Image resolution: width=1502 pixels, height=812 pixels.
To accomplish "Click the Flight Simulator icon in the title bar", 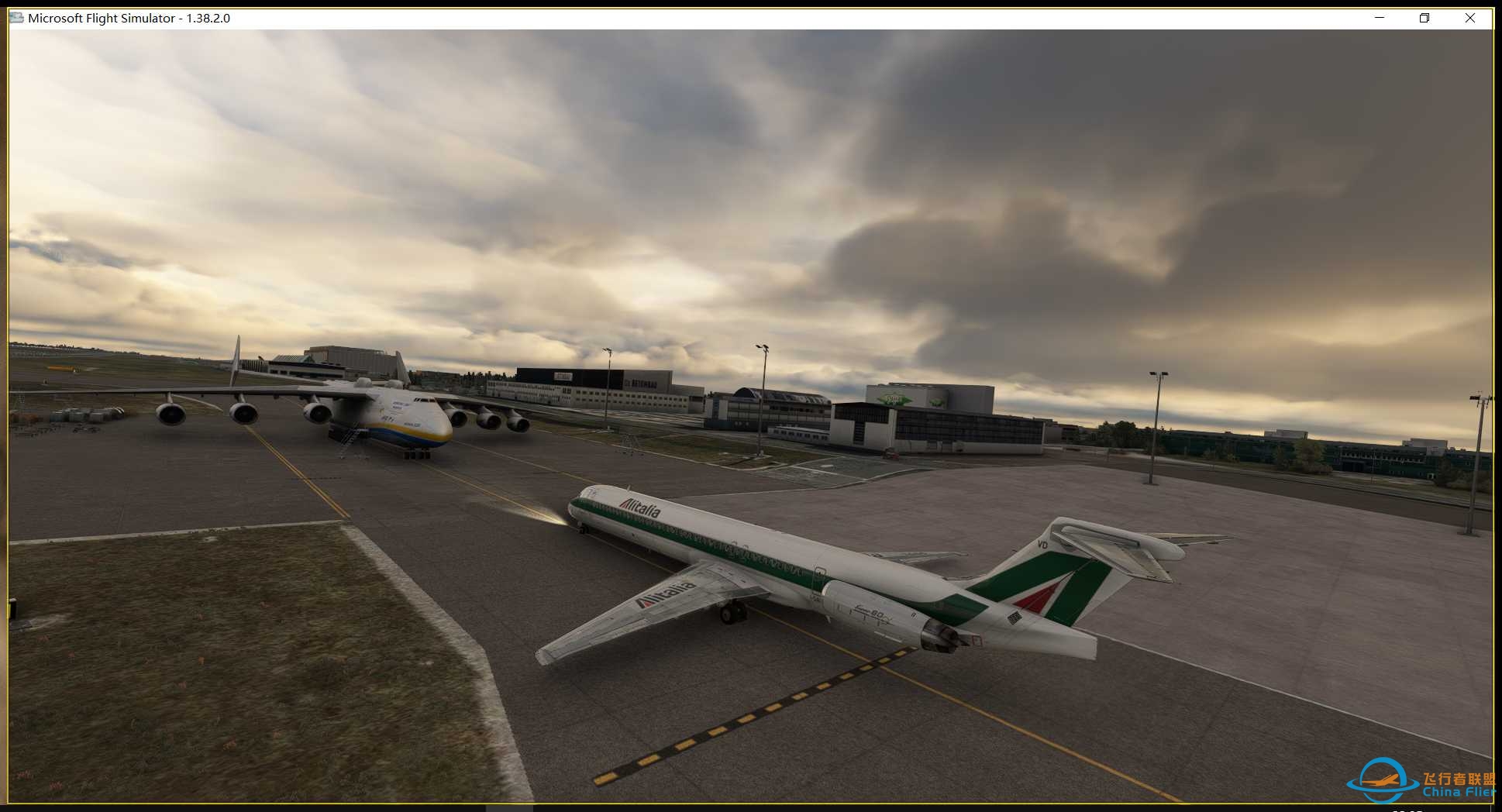I will 16,17.
